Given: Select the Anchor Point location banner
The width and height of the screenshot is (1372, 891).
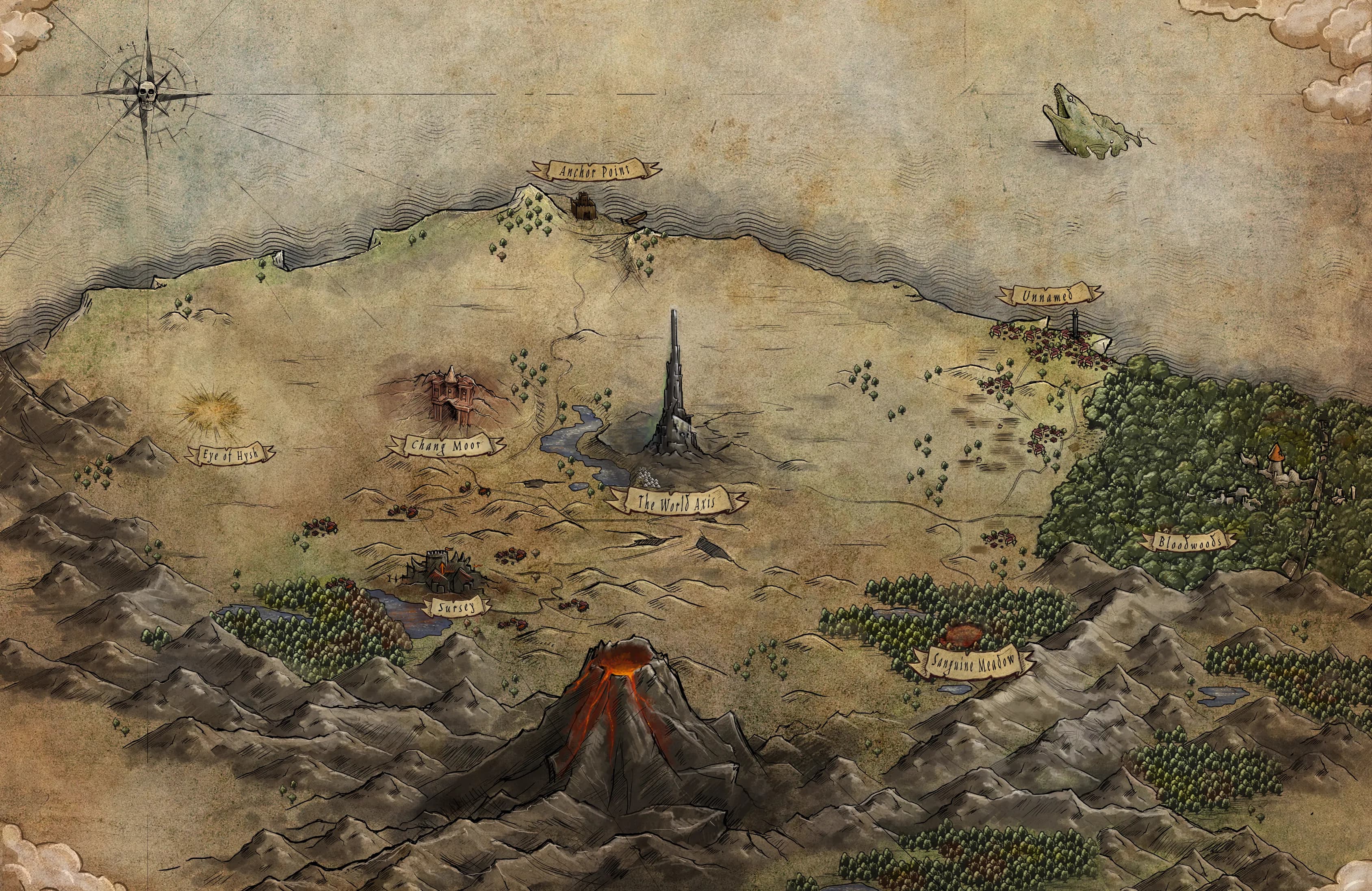Looking at the screenshot, I should pyautogui.click(x=596, y=170).
